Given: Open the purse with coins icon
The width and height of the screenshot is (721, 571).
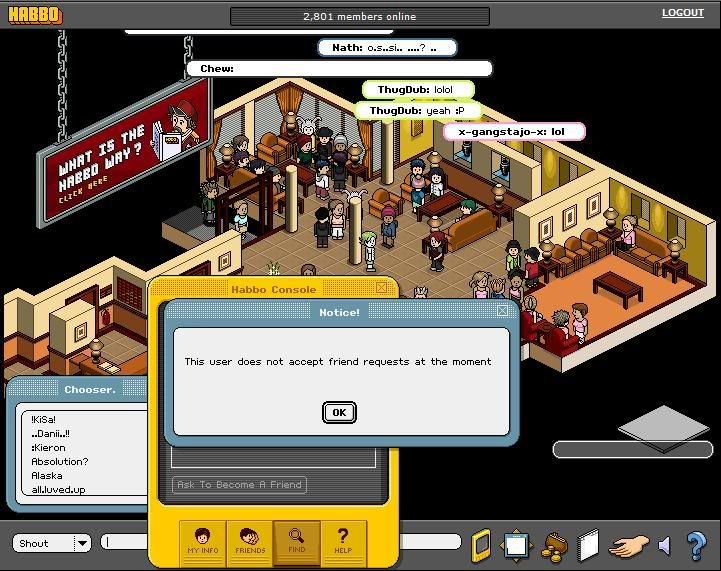Looking at the screenshot, I should pos(553,545).
